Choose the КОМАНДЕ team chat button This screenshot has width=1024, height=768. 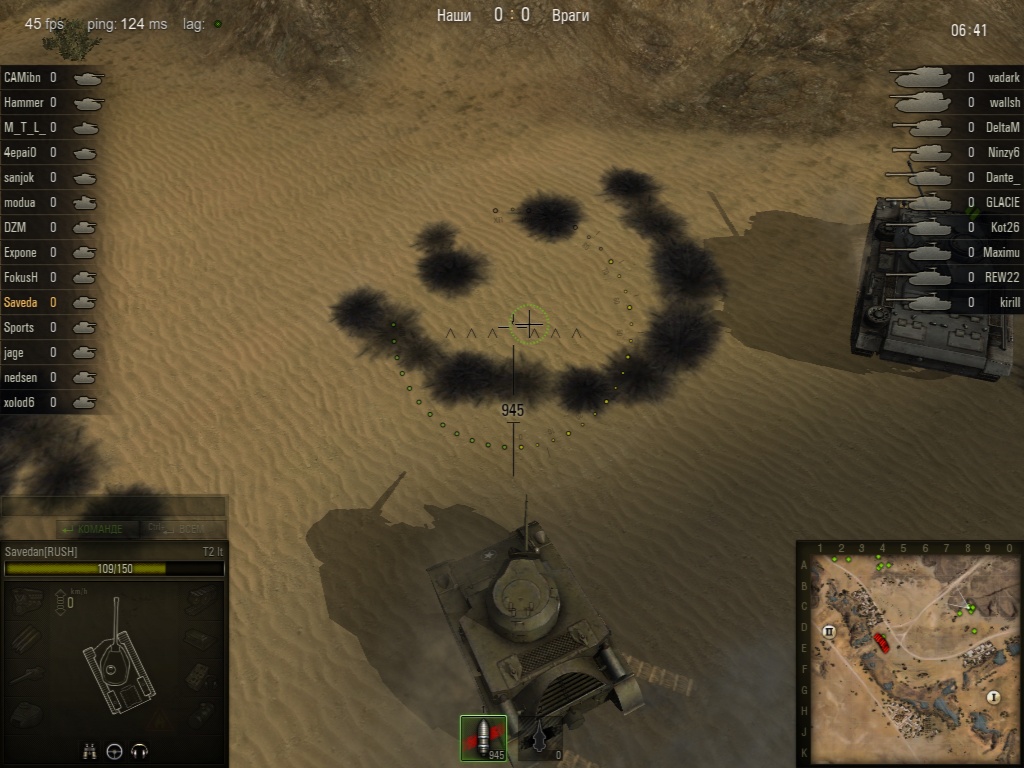coord(93,528)
